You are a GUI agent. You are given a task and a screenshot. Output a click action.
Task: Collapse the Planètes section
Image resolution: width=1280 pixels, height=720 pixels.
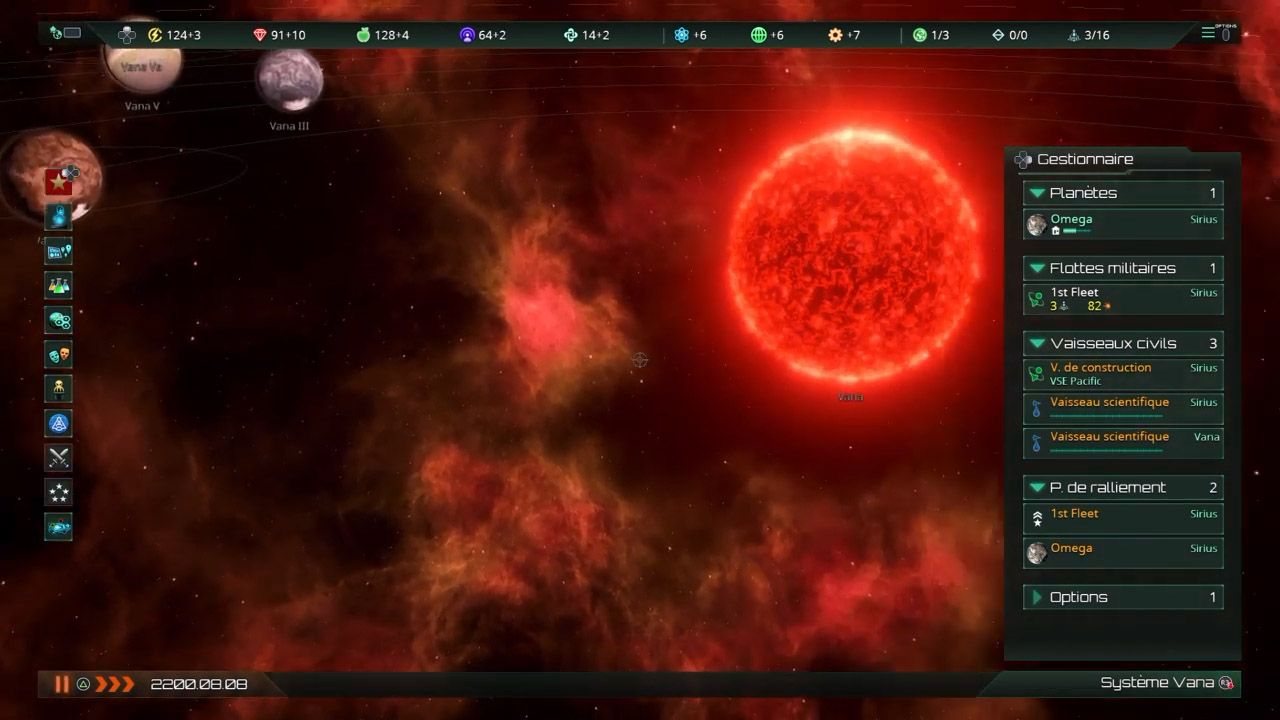(1038, 193)
